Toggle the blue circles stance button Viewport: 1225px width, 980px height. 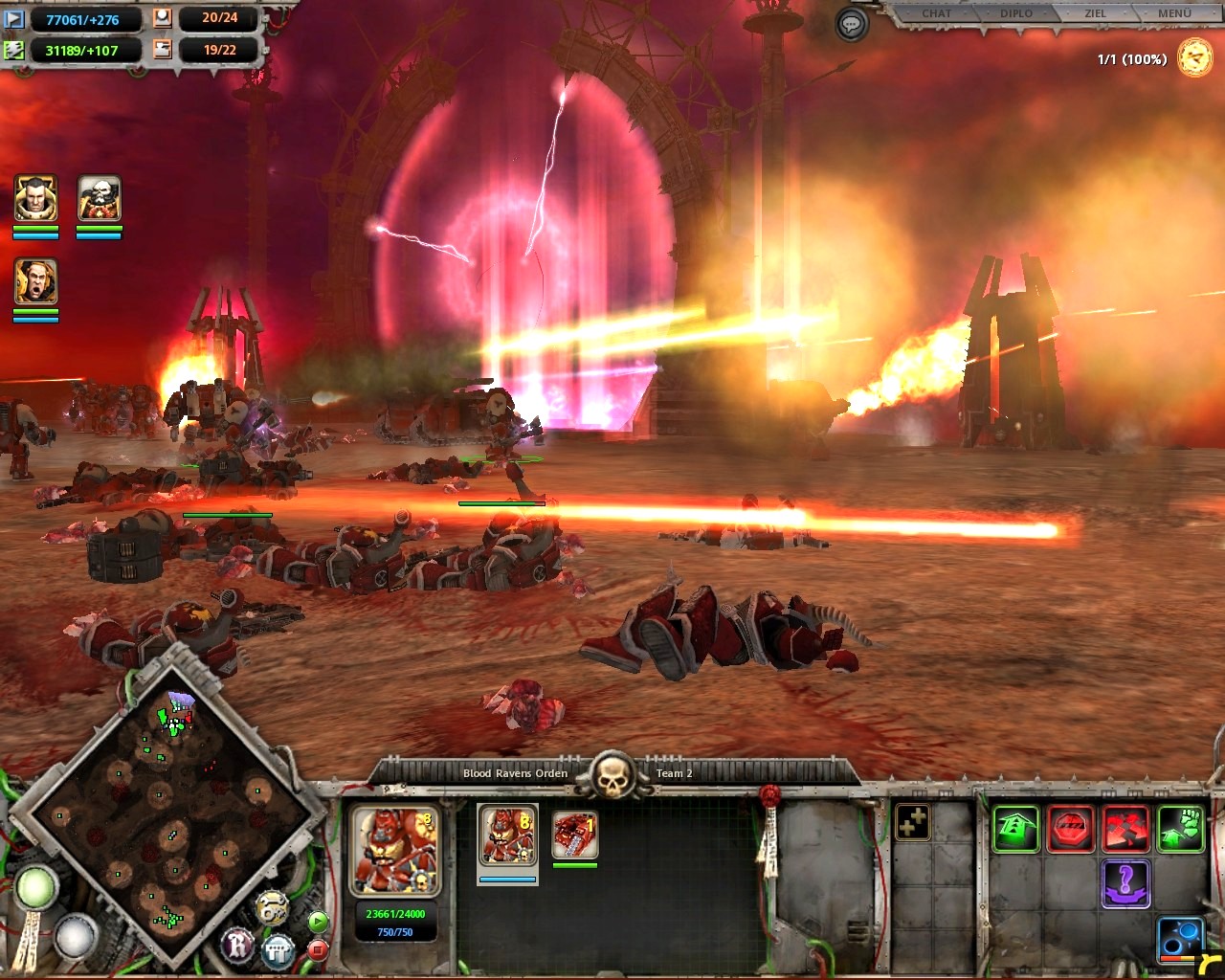coord(1180,938)
